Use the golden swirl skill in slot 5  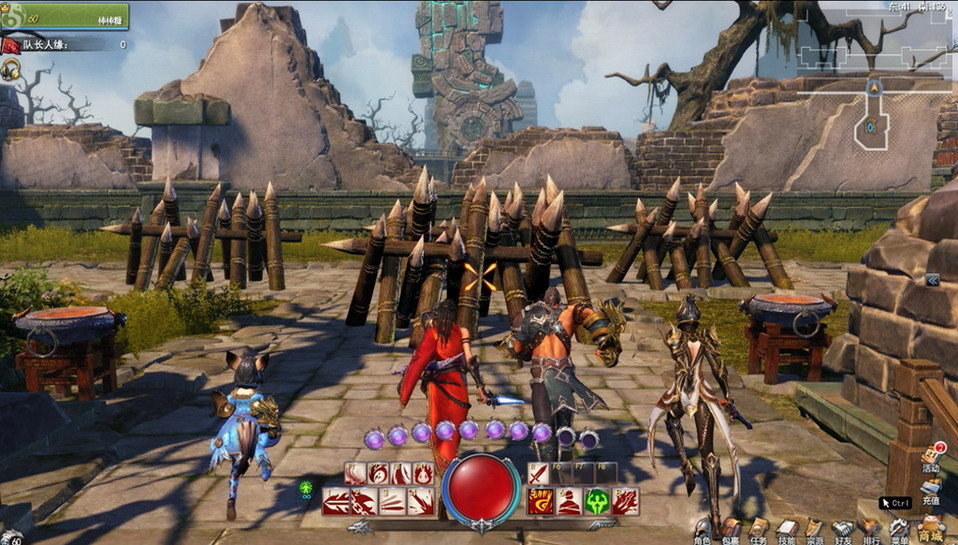click(540, 501)
